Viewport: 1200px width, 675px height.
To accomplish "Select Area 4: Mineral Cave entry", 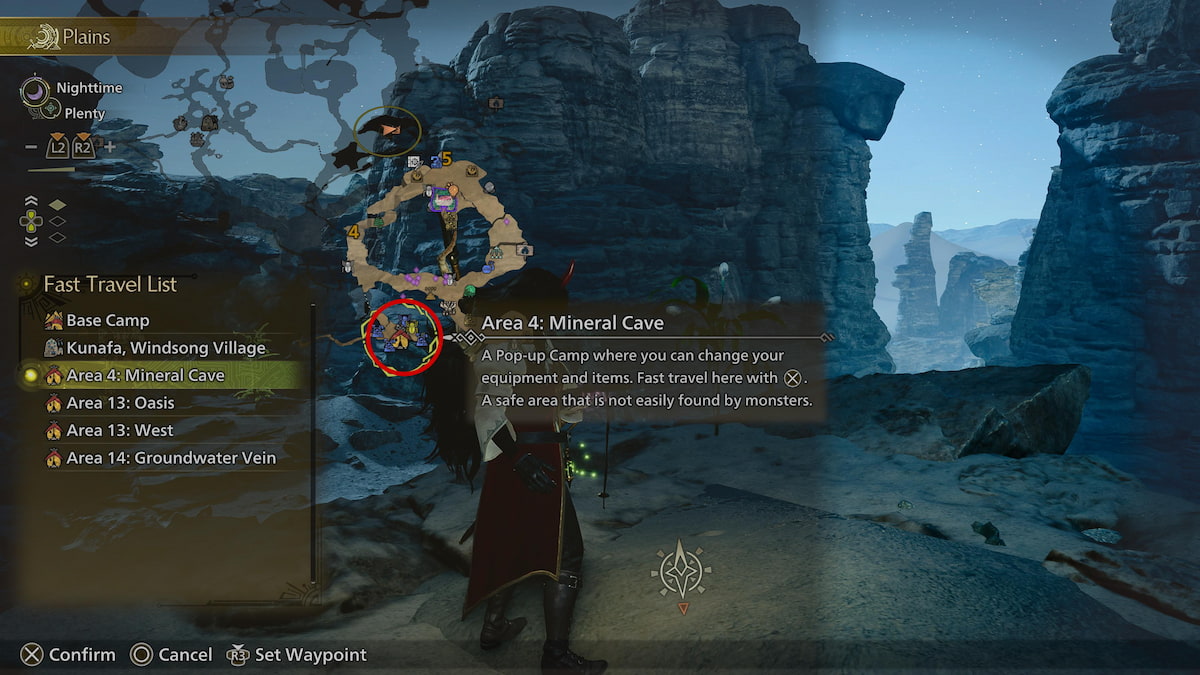I will [145, 376].
